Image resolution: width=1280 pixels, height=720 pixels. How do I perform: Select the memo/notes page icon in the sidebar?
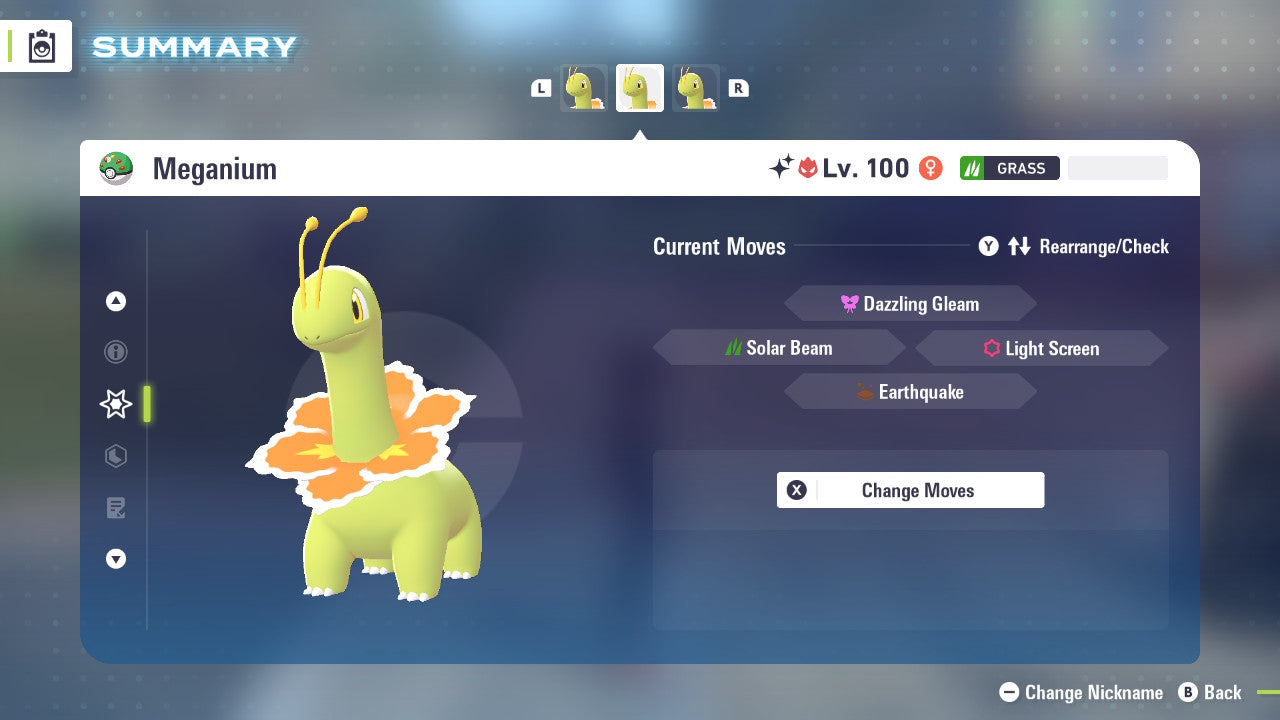coord(115,508)
